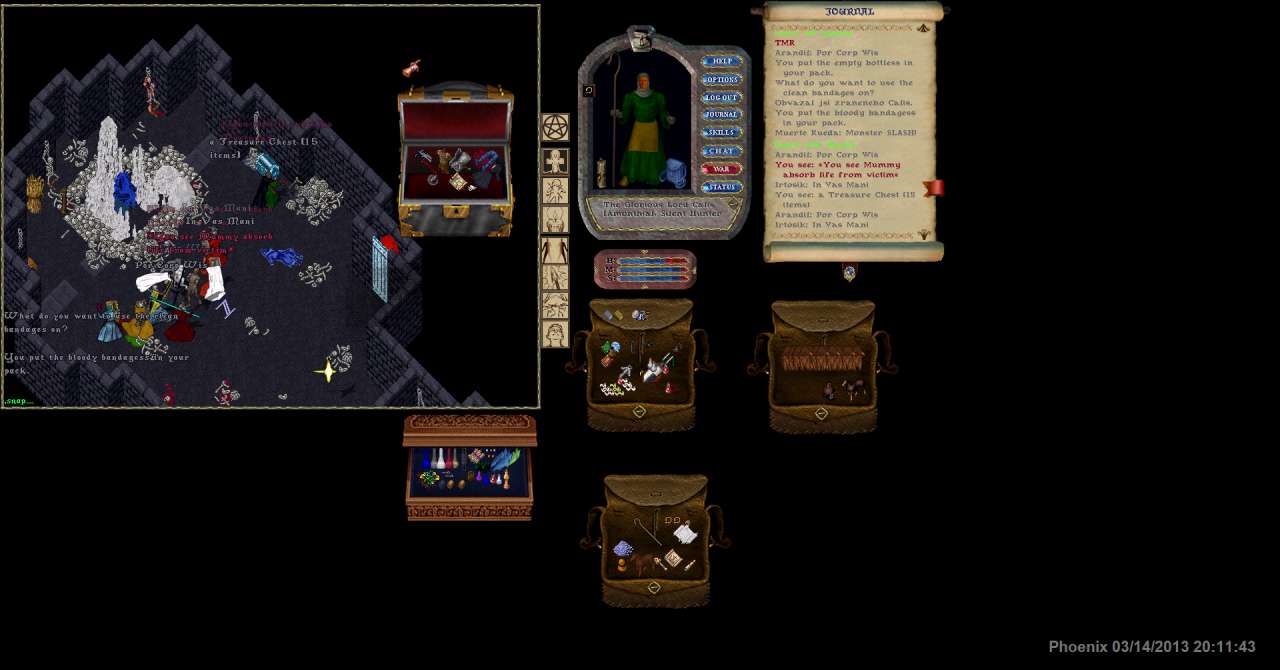Image resolution: width=1280 pixels, height=670 pixels.
Task: Pick the yellow-green reagents in the wooden box
Action: tap(430, 479)
